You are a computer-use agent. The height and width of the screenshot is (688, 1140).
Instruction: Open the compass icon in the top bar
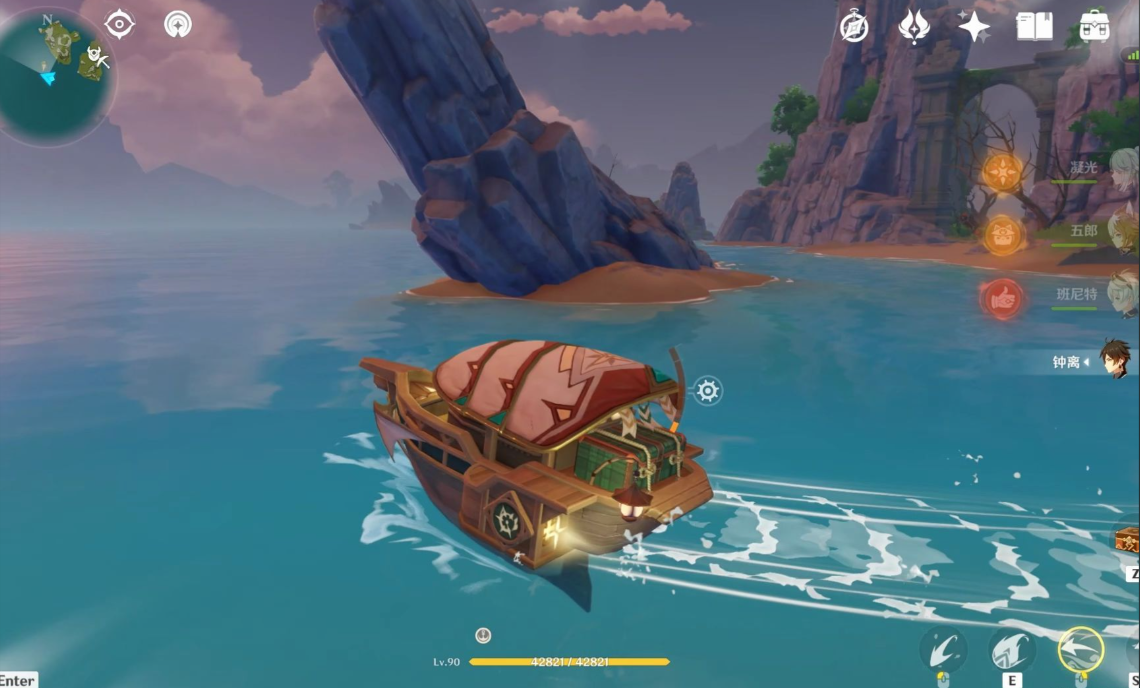pos(853,27)
